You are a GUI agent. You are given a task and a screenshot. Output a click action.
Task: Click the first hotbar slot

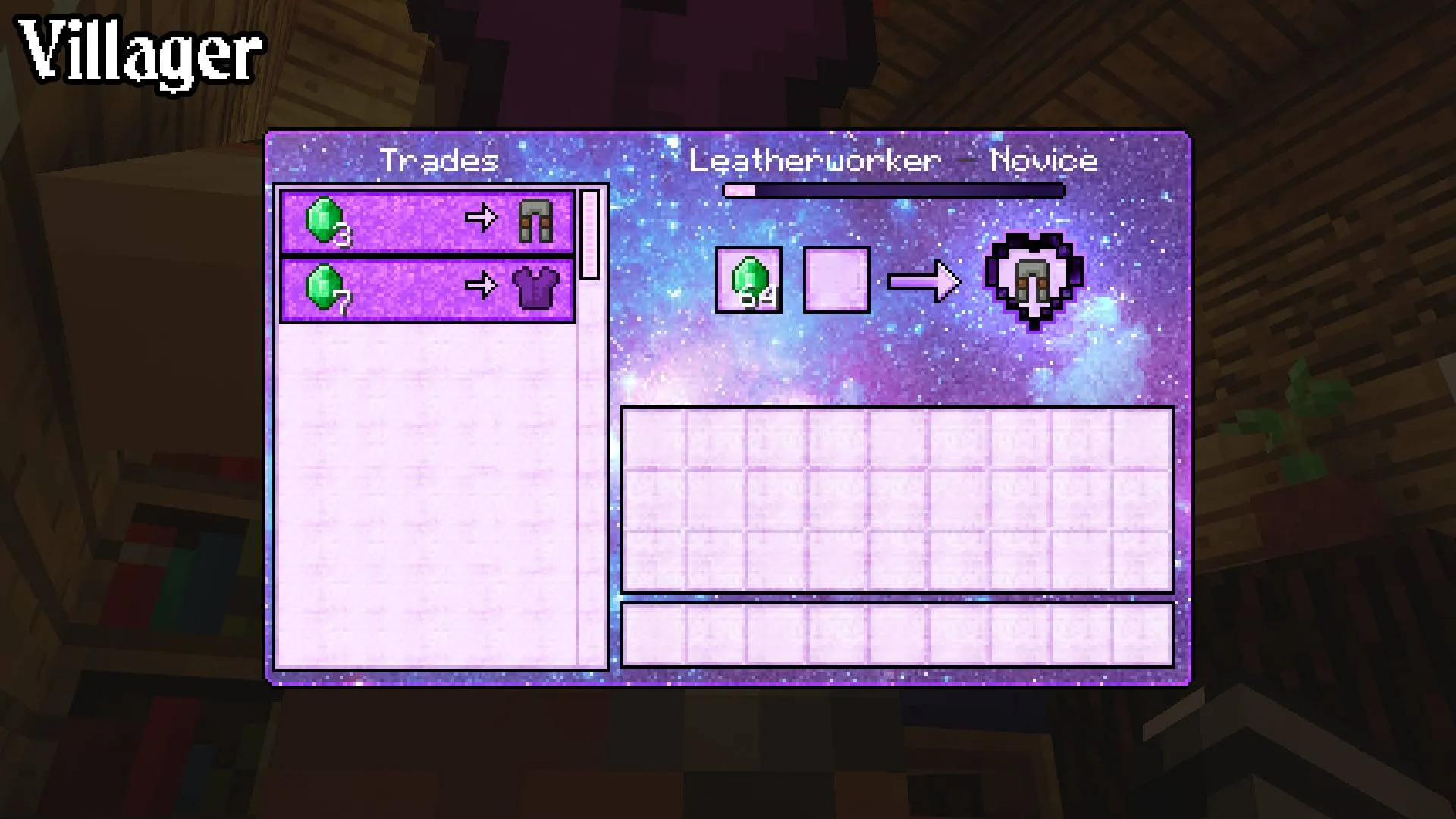click(x=652, y=635)
